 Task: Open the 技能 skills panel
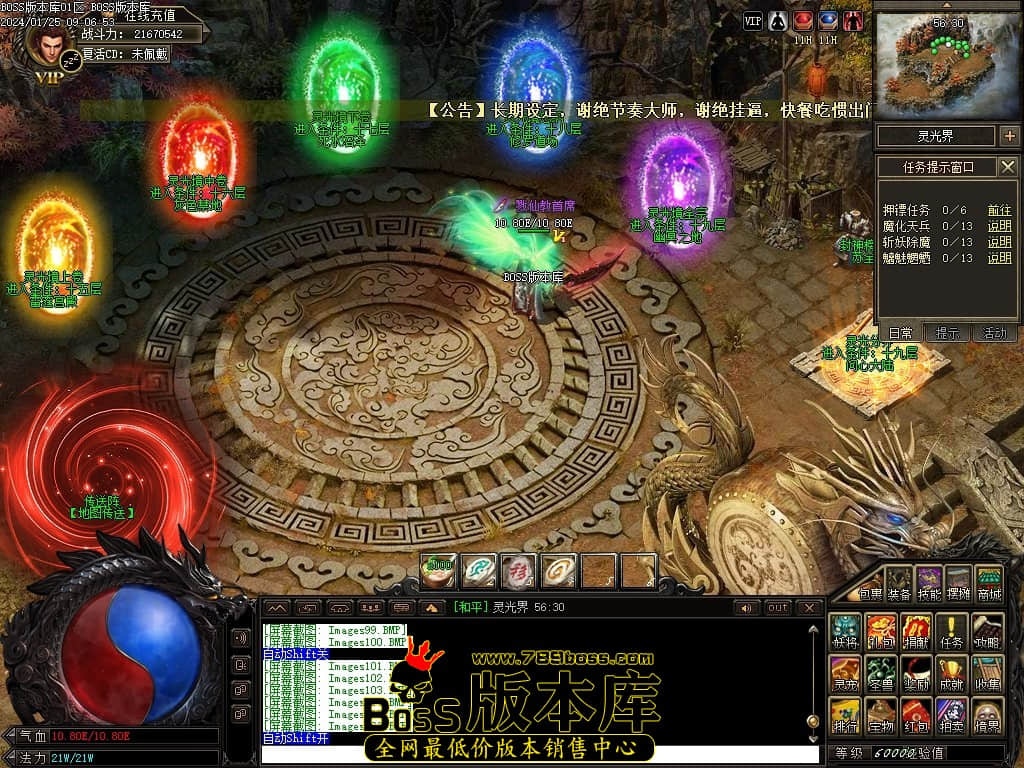929,583
